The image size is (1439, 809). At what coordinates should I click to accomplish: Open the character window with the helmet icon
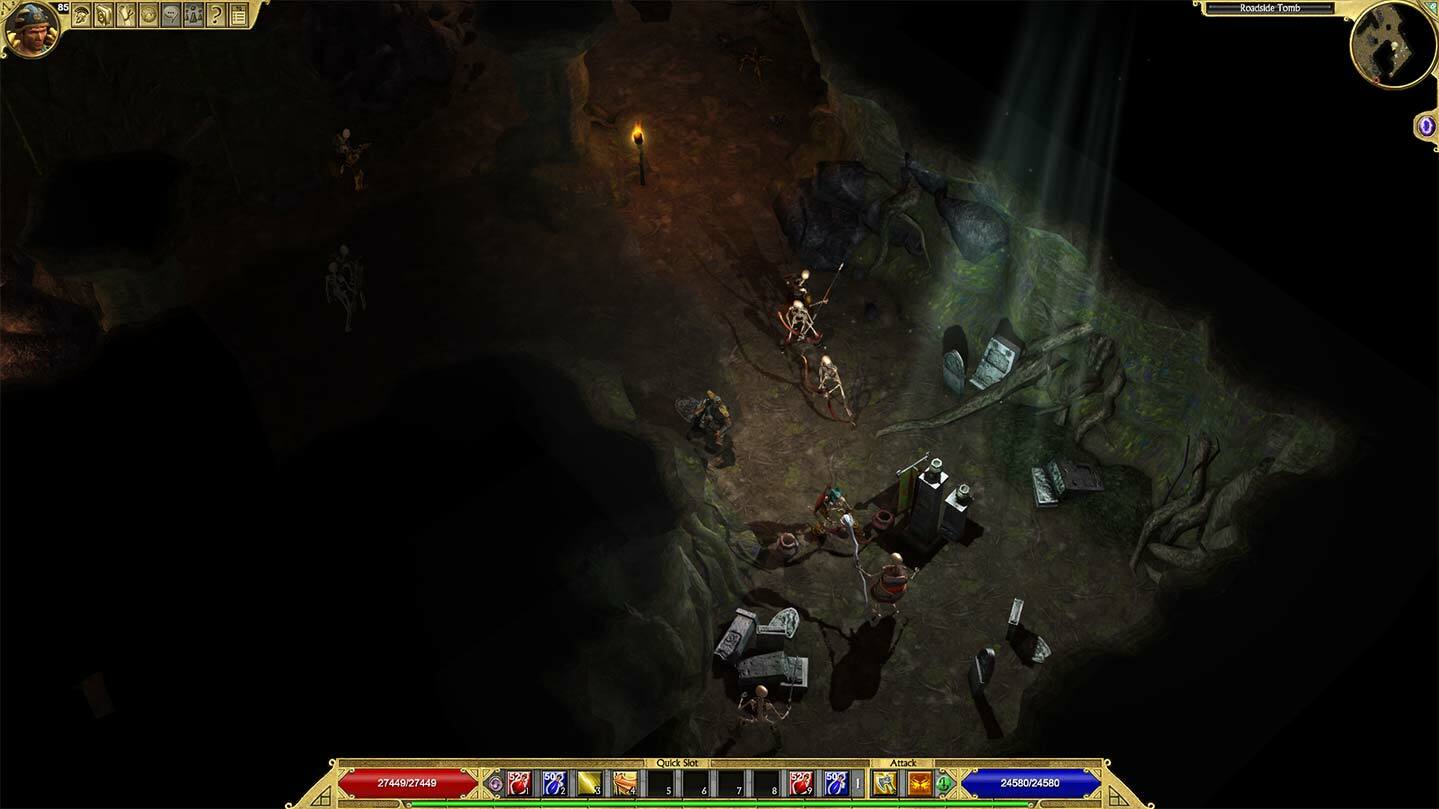(80, 15)
